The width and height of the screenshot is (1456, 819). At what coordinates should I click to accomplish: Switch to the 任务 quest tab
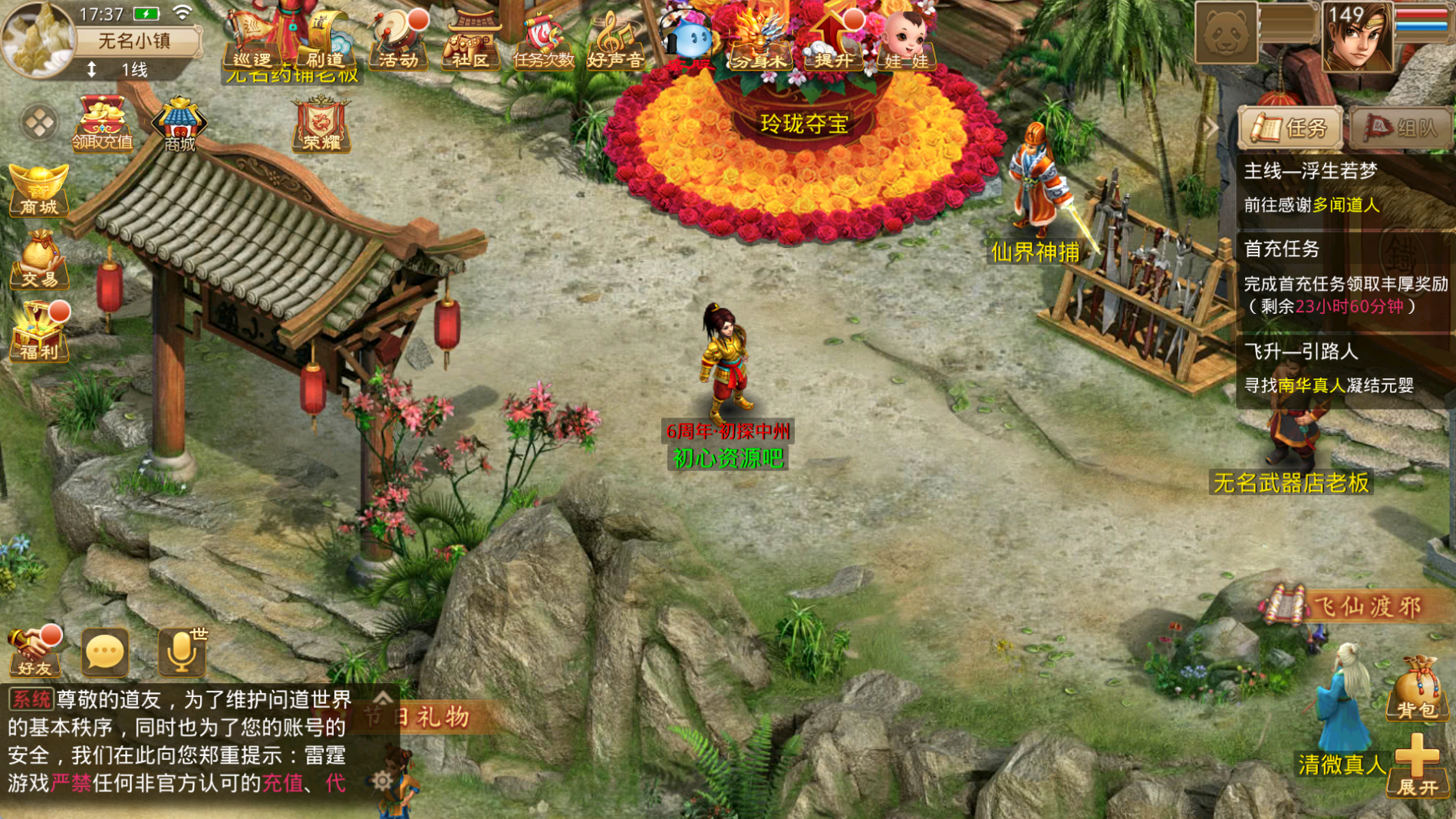click(1290, 127)
